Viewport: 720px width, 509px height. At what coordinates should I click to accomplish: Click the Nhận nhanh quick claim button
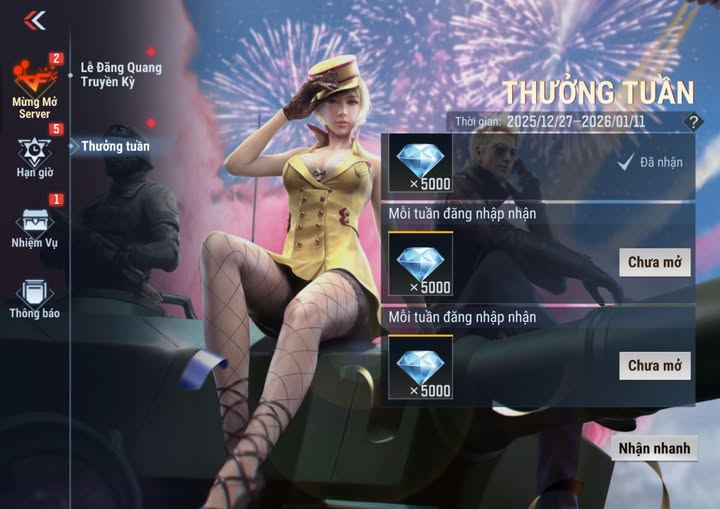pos(654,448)
